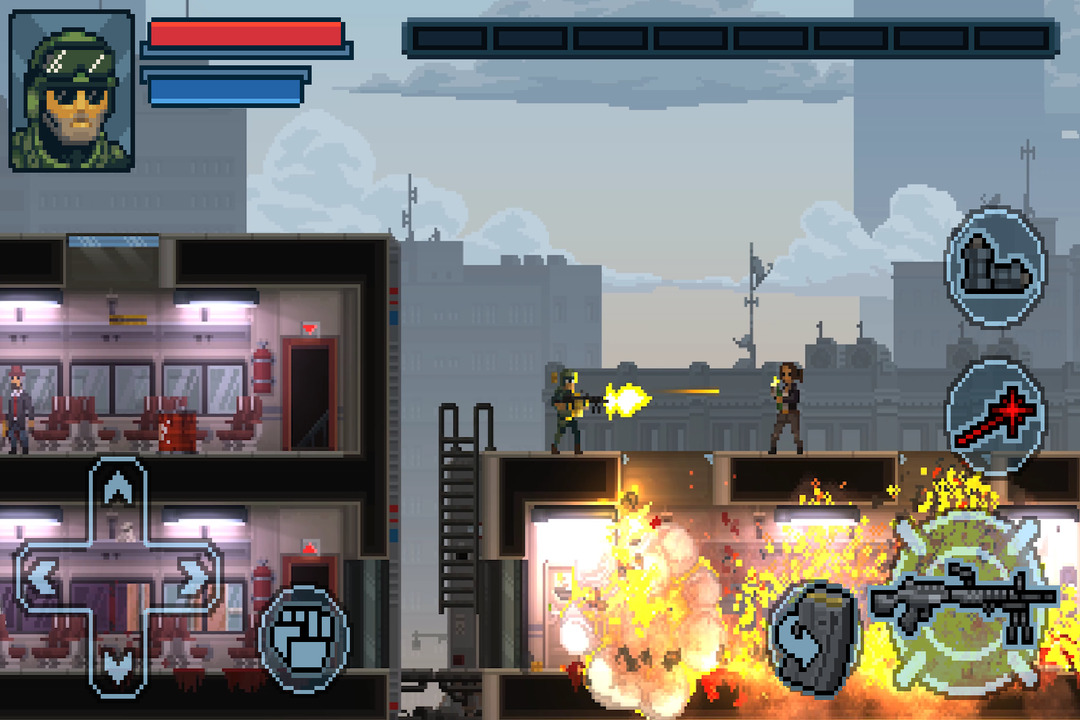Fire the assault rifle button
The height and width of the screenshot is (720, 1080).
(x=964, y=602)
